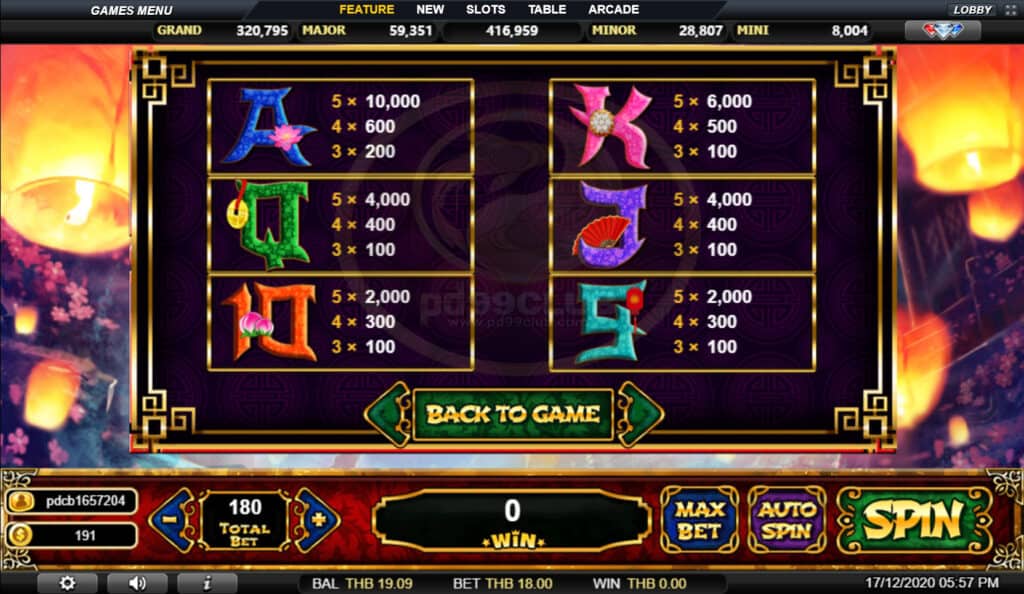This screenshot has width=1024, height=594.
Task: Activate Auto Spin
Action: click(786, 520)
